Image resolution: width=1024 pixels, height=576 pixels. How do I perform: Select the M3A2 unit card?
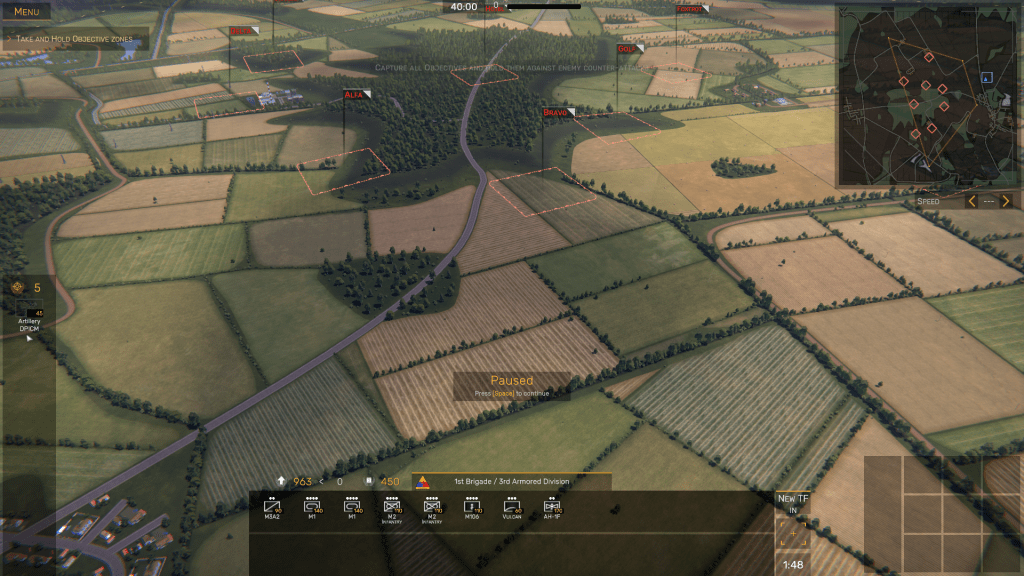[x=272, y=509]
